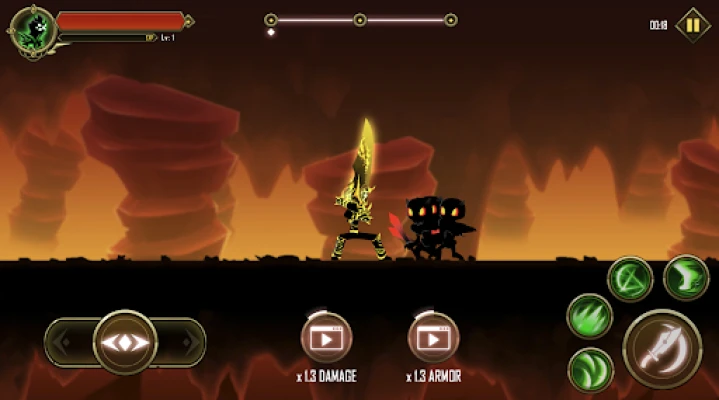Screen dimensions: 719x400
Task: Use the green swirling leaves skill
Action: point(590,370)
